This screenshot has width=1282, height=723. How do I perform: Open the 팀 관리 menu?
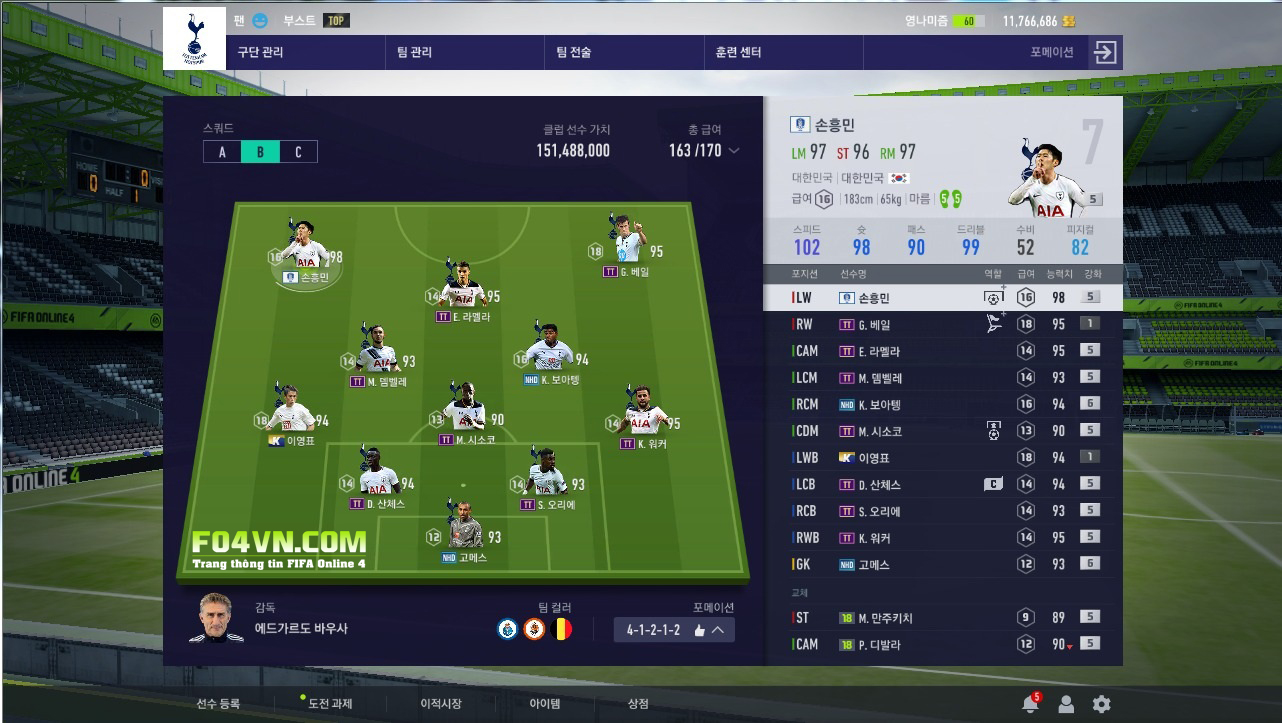tap(414, 52)
